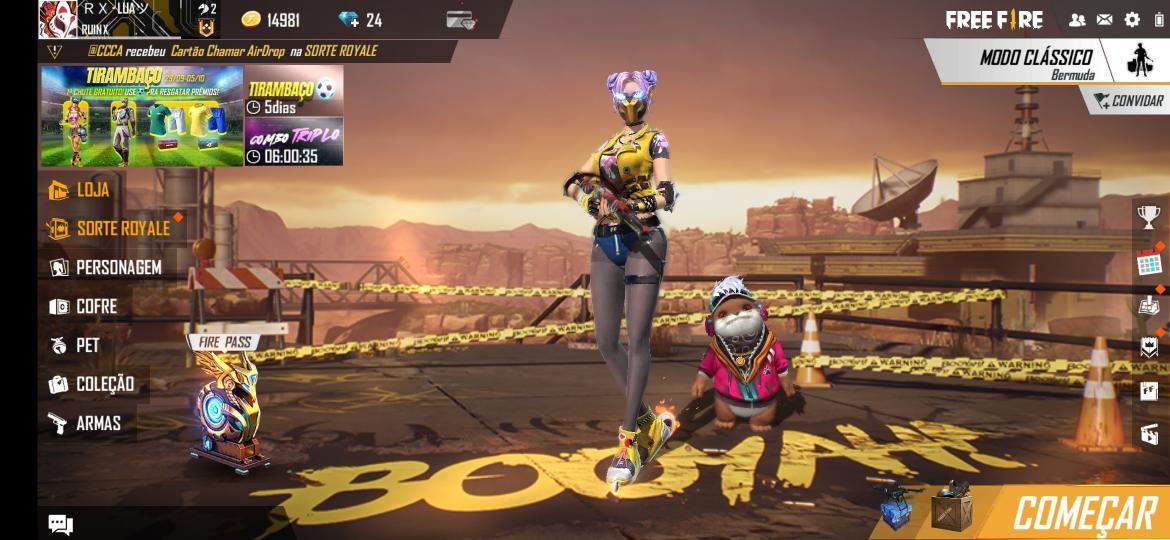
Task: Open the friends list icon
Action: [x=1077, y=19]
